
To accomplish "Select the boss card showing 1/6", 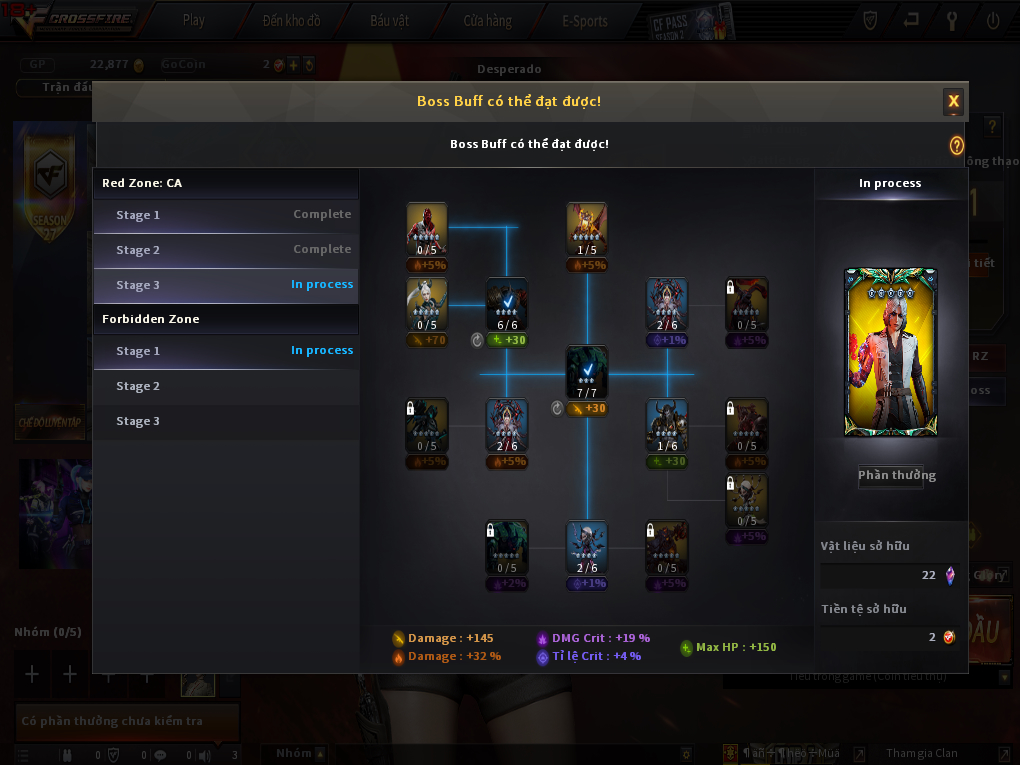I will tap(667, 425).
